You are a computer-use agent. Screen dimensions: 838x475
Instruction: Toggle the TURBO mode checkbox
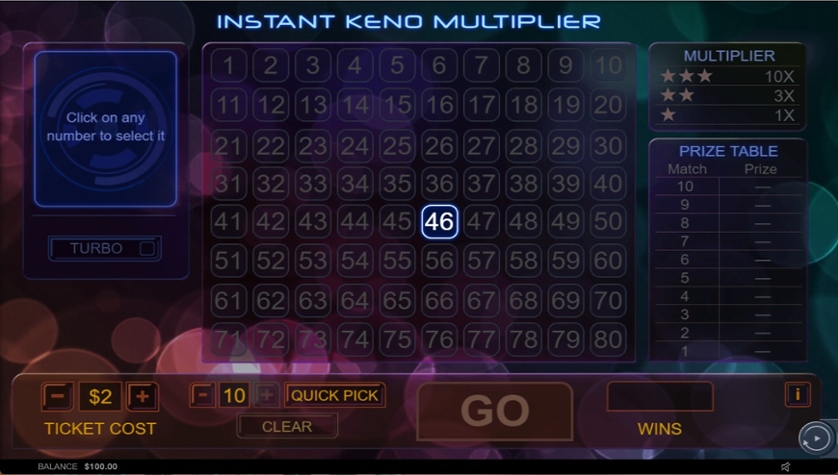(147, 249)
